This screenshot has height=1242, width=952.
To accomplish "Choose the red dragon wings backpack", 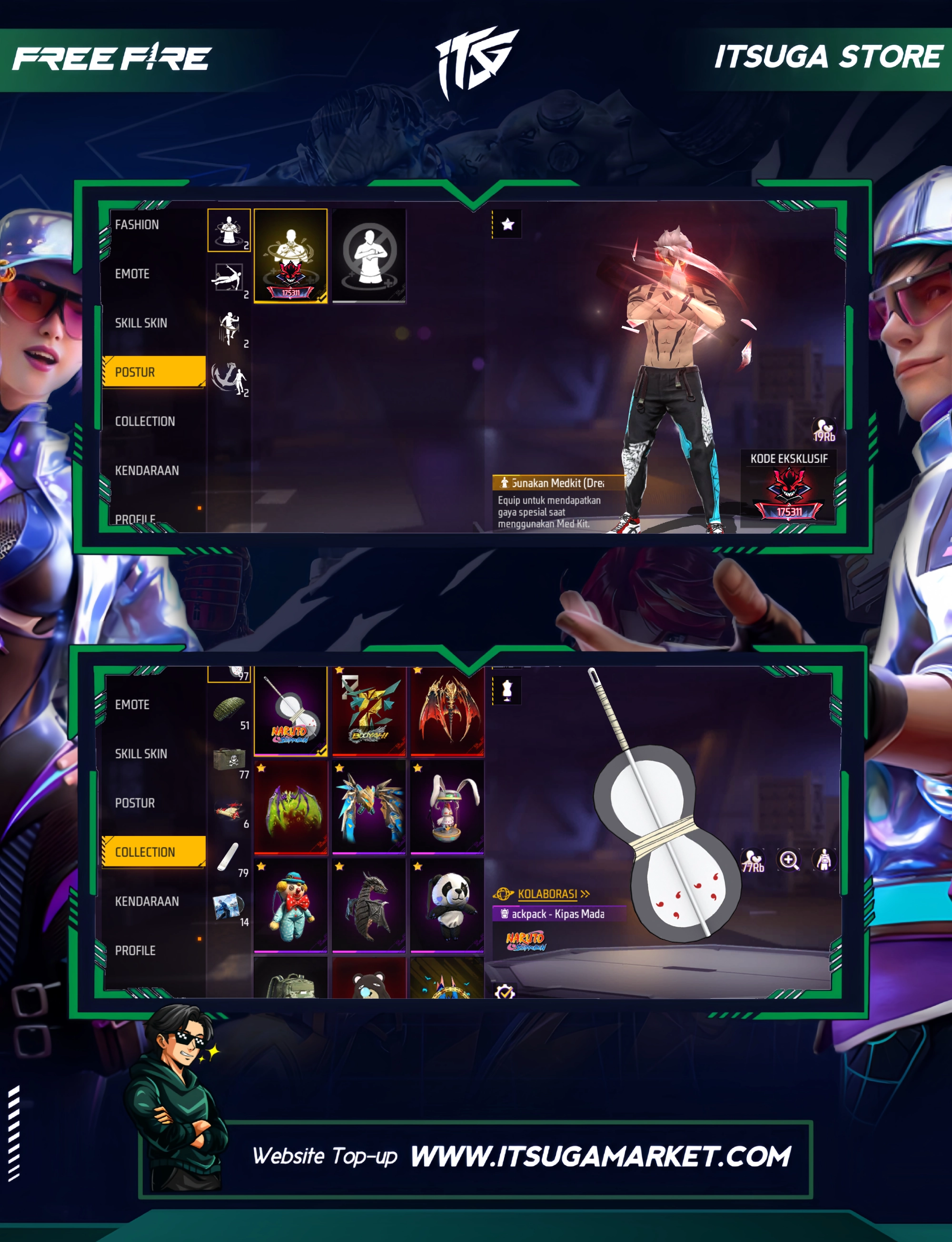I will (447, 711).
